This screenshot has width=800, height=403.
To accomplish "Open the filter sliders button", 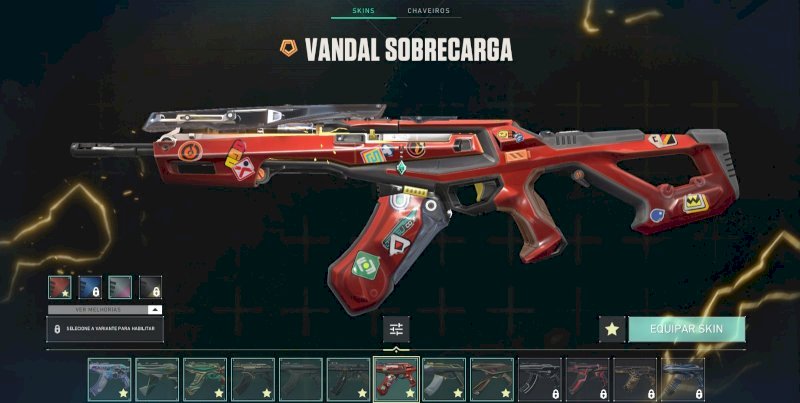I will click(x=396, y=329).
